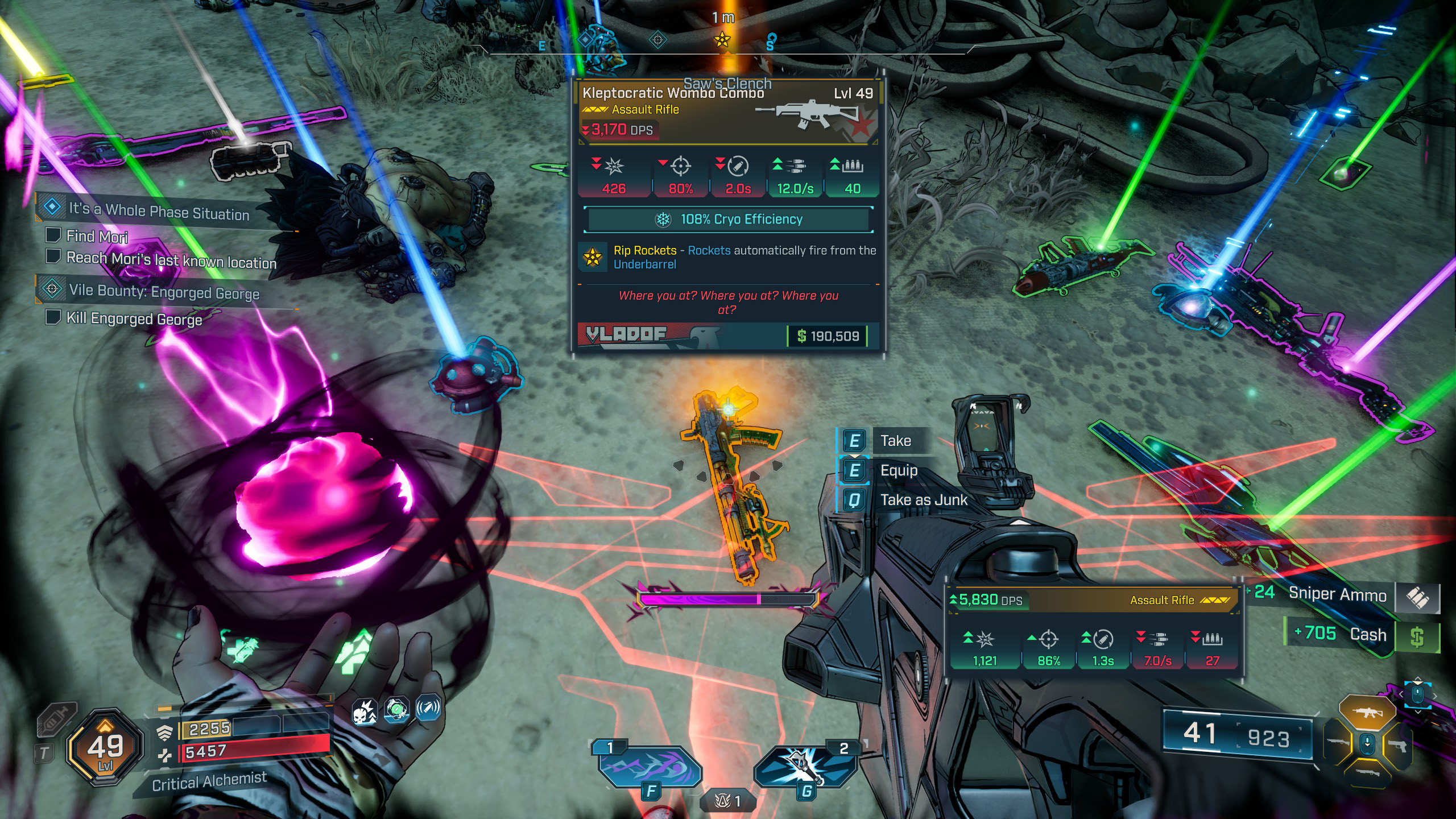Click the 108% Cryo Efficiency bar
This screenshot has width=1456, height=819.
729,220
